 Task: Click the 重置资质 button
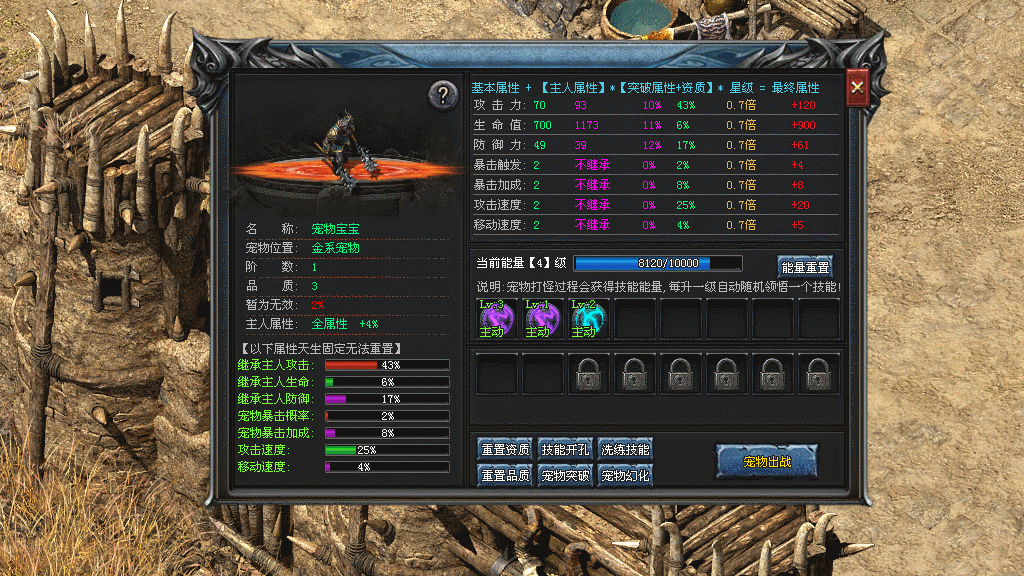[505, 450]
